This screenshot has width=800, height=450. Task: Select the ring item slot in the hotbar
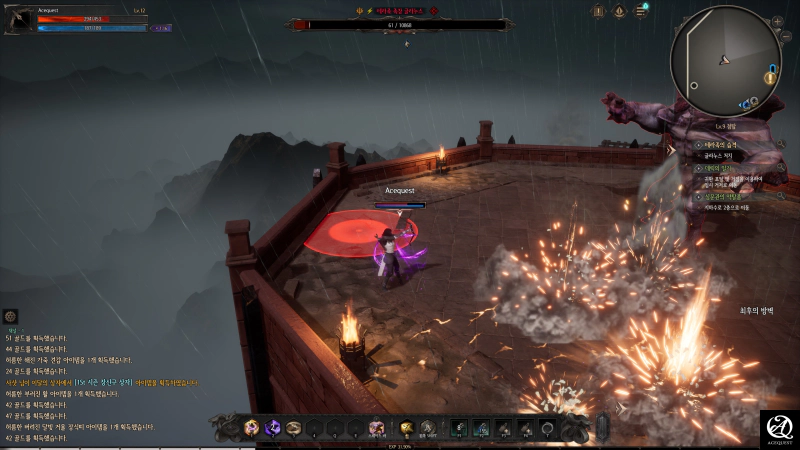[547, 428]
